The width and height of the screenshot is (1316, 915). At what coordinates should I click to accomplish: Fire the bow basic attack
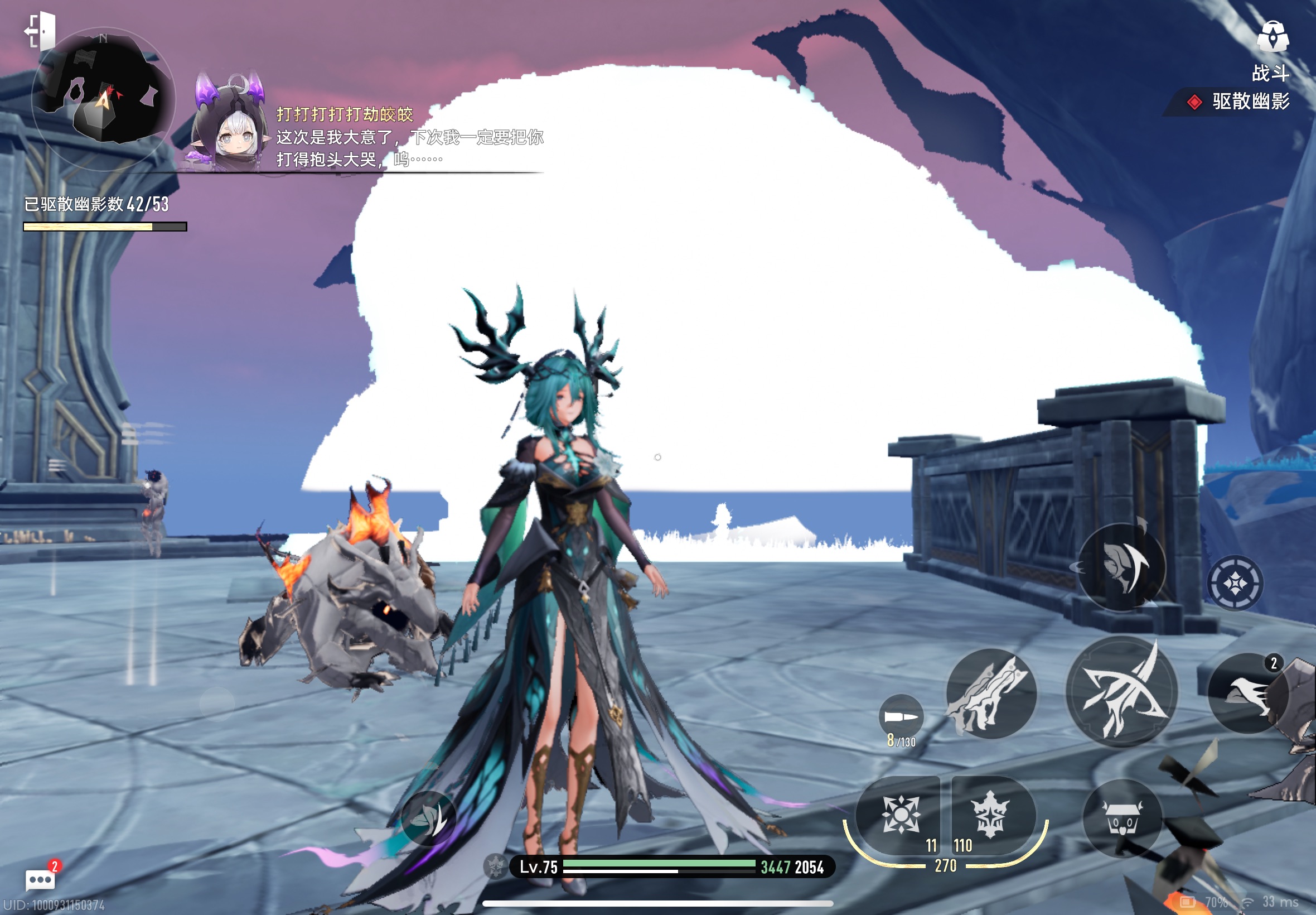(1121, 691)
